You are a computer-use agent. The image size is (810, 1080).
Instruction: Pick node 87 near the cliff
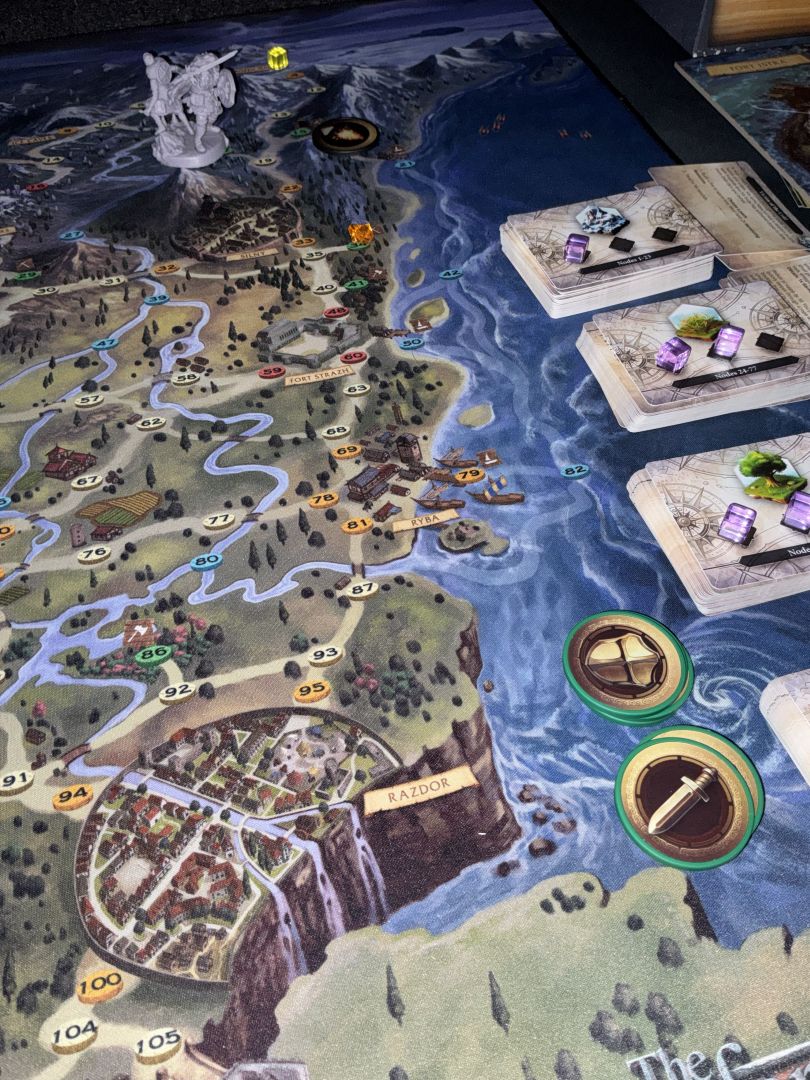361,589
